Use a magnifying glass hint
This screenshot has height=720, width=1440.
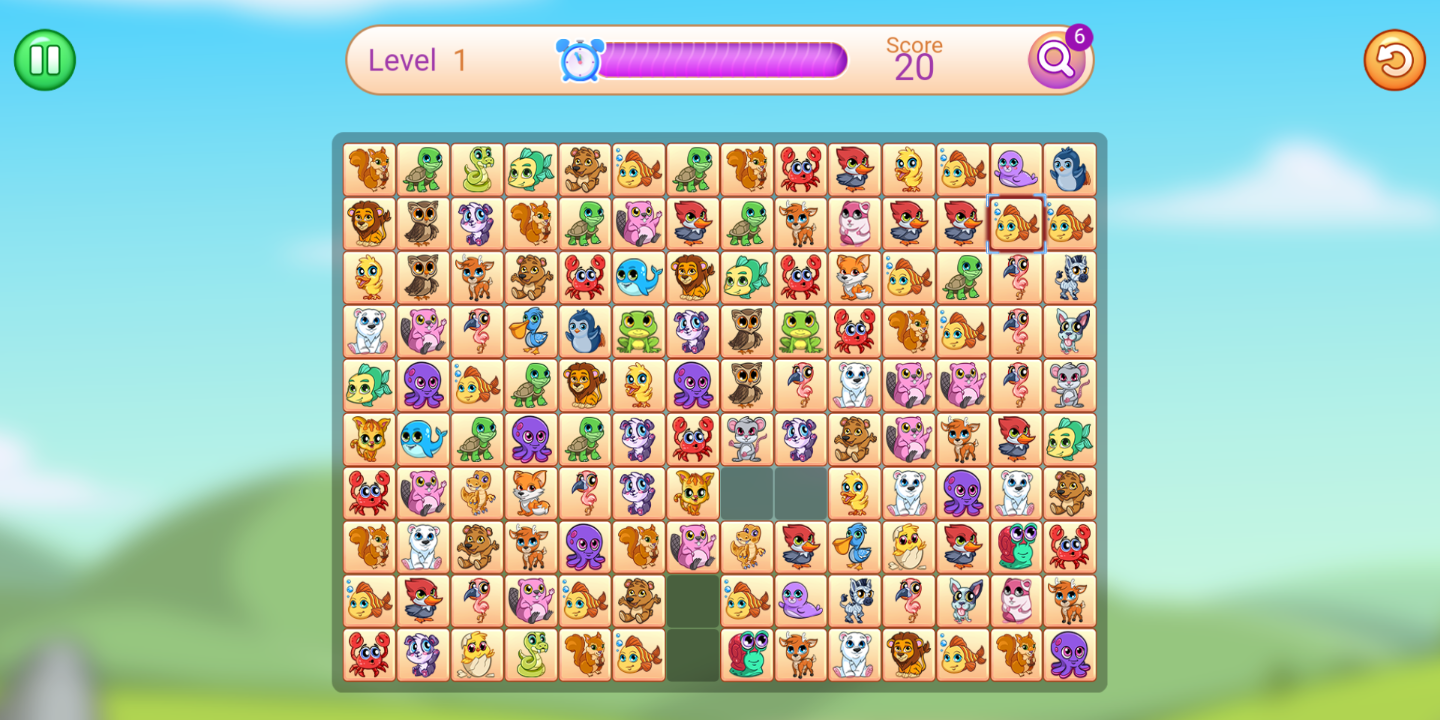point(1056,60)
